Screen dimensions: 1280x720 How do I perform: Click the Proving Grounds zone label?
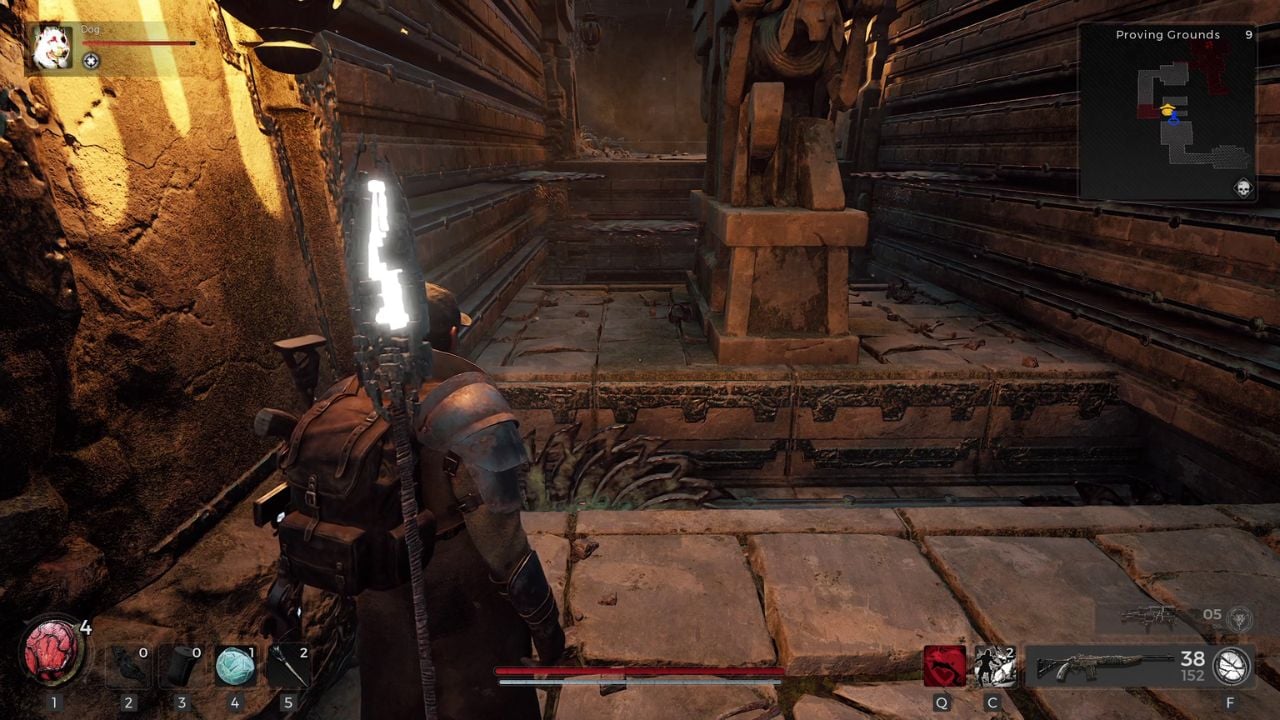pos(1167,35)
